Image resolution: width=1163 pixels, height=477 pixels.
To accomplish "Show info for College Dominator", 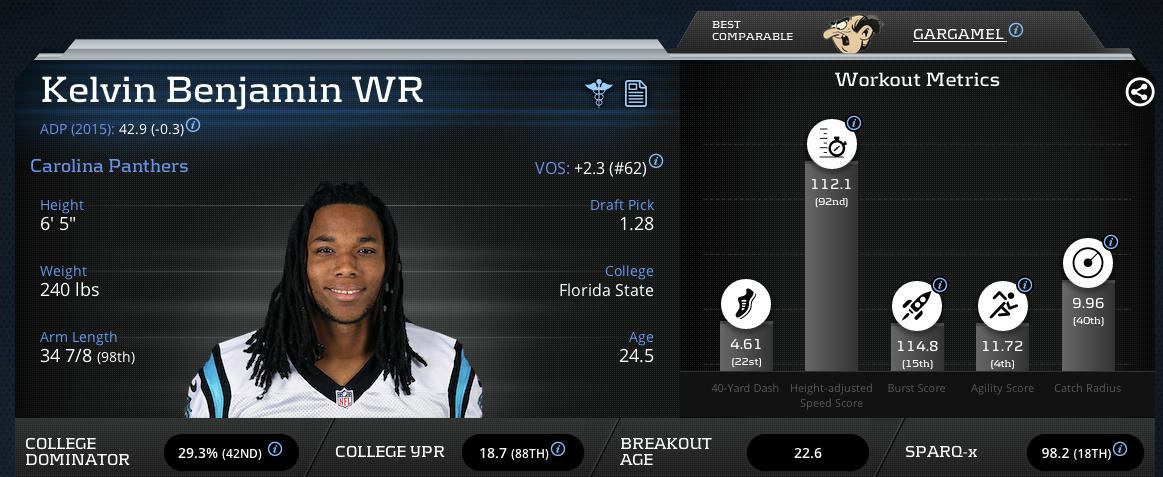I will 274,450.
